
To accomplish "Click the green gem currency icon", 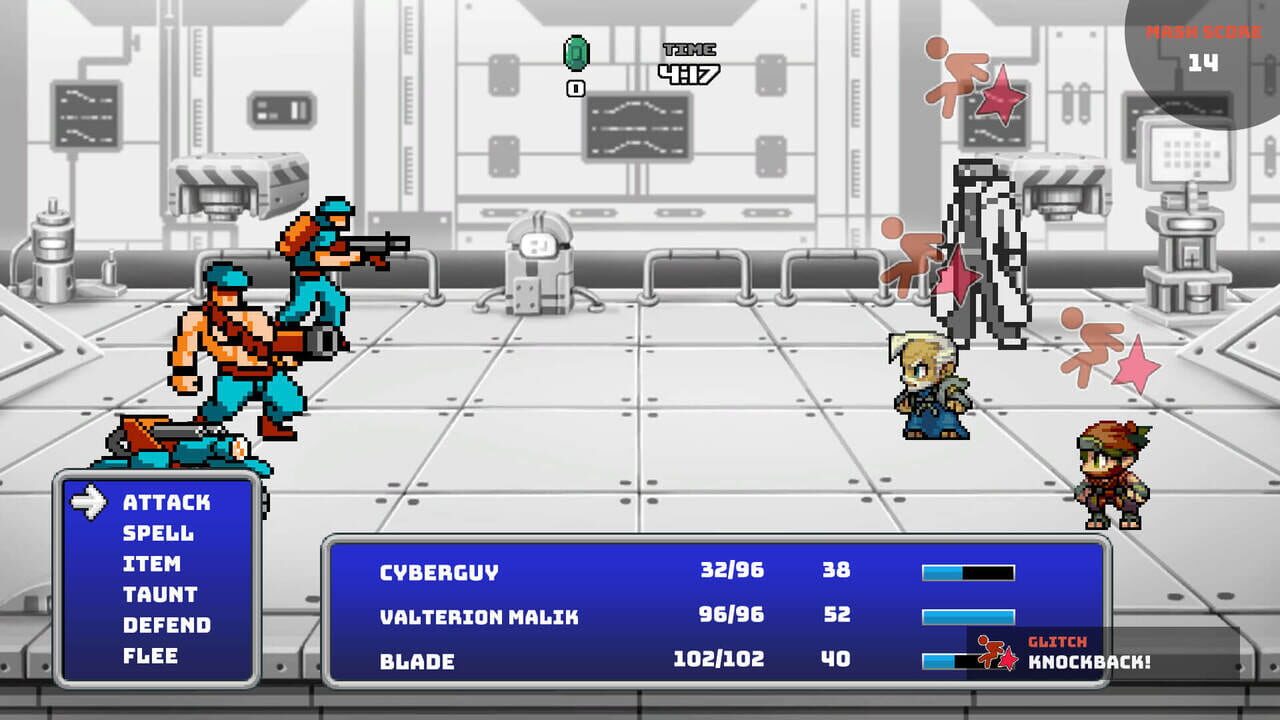I will (x=575, y=55).
